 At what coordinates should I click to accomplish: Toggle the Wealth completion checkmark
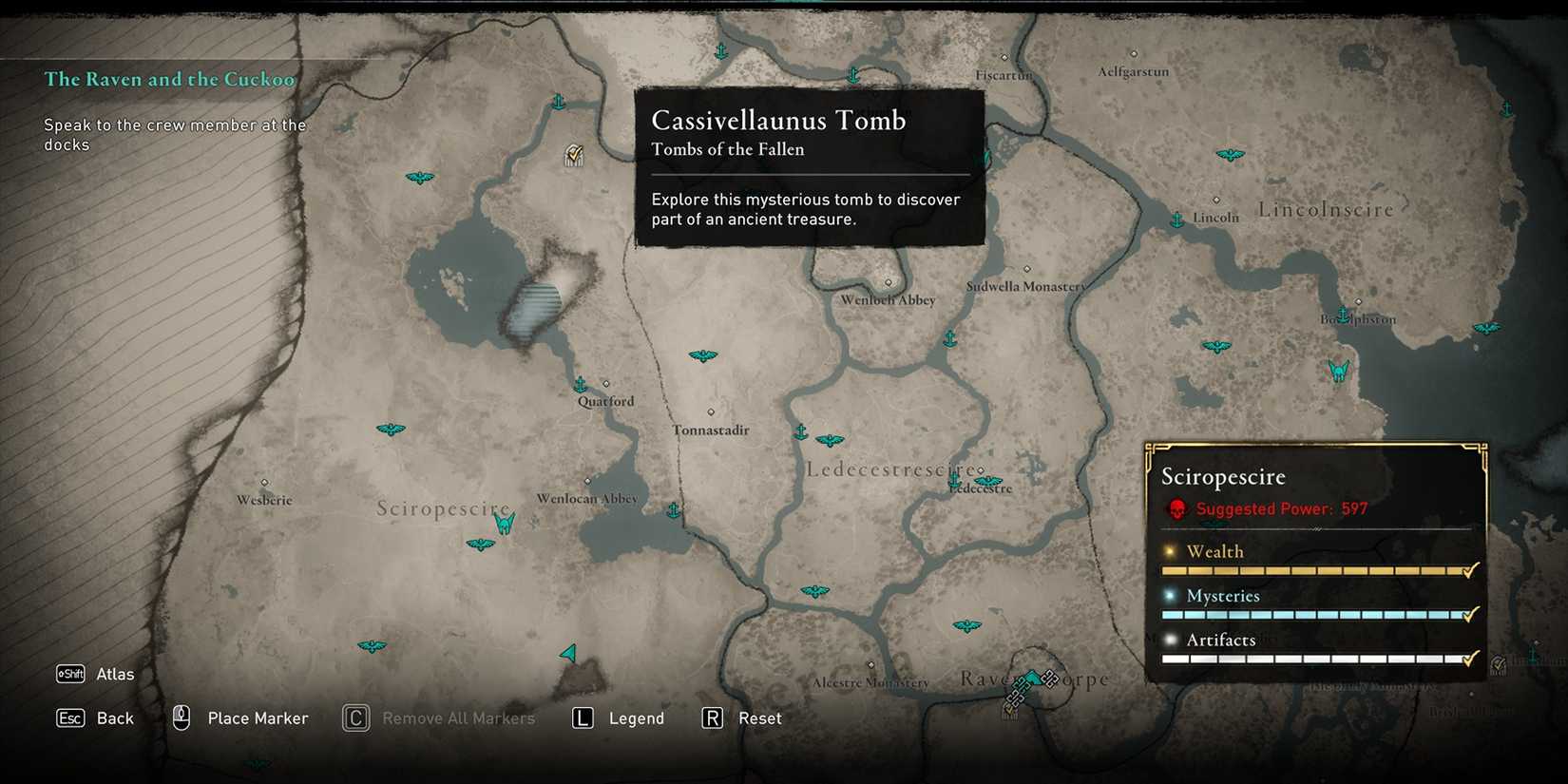[1470, 570]
